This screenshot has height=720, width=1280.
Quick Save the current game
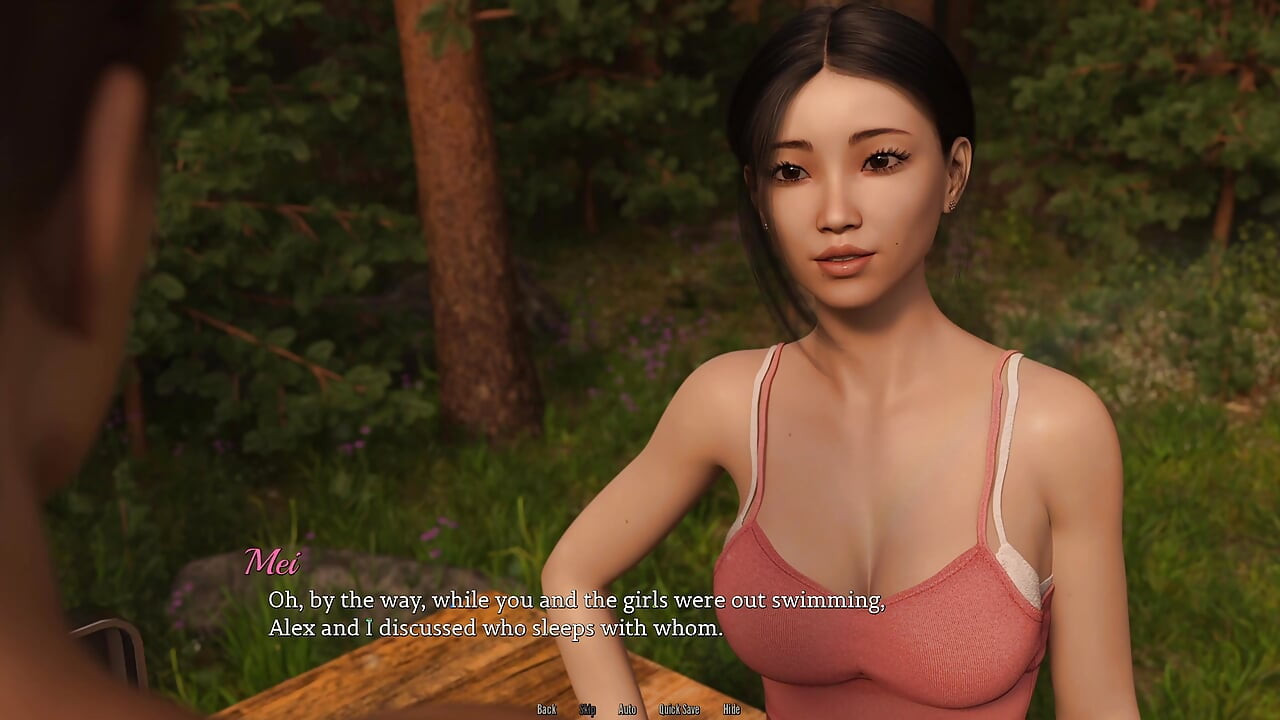(679, 710)
